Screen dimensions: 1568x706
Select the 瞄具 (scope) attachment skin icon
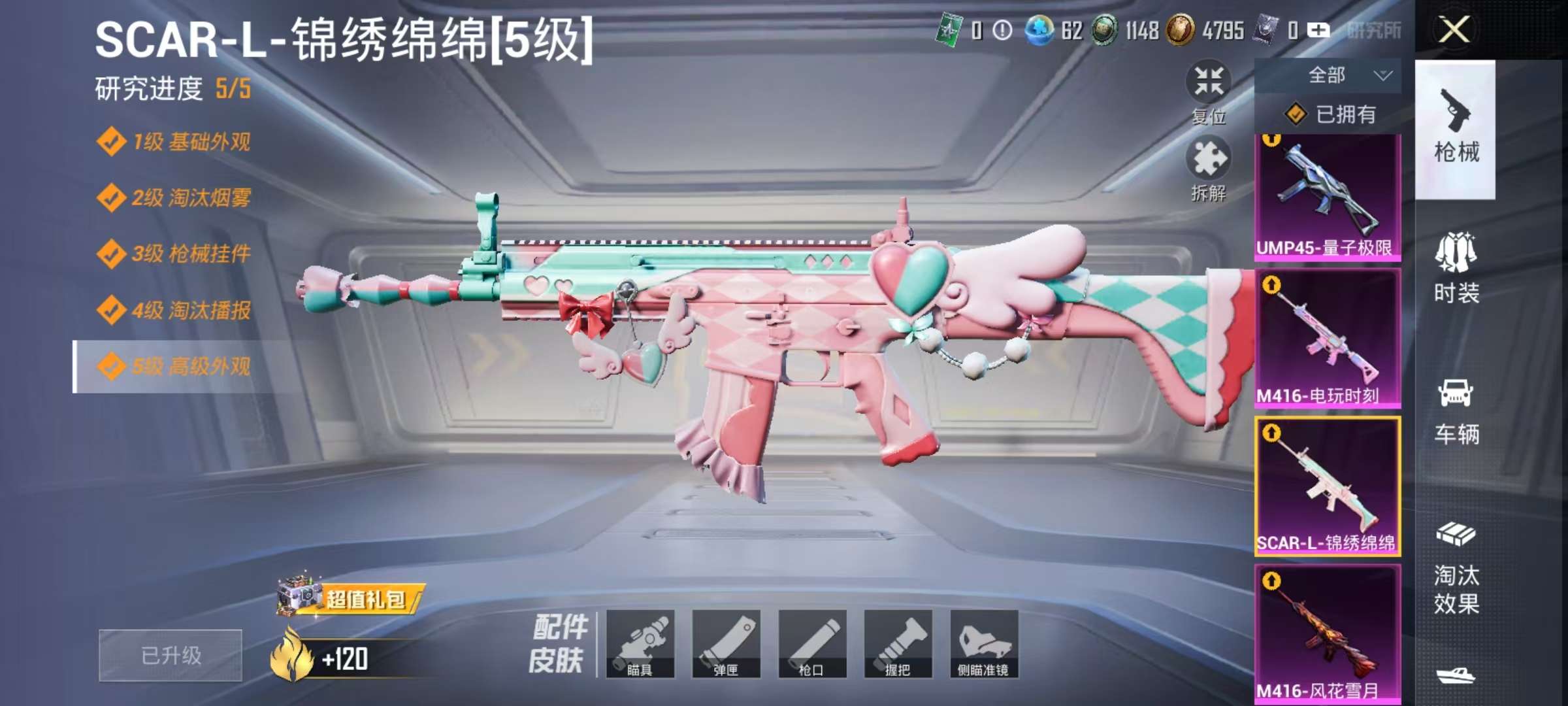click(642, 644)
